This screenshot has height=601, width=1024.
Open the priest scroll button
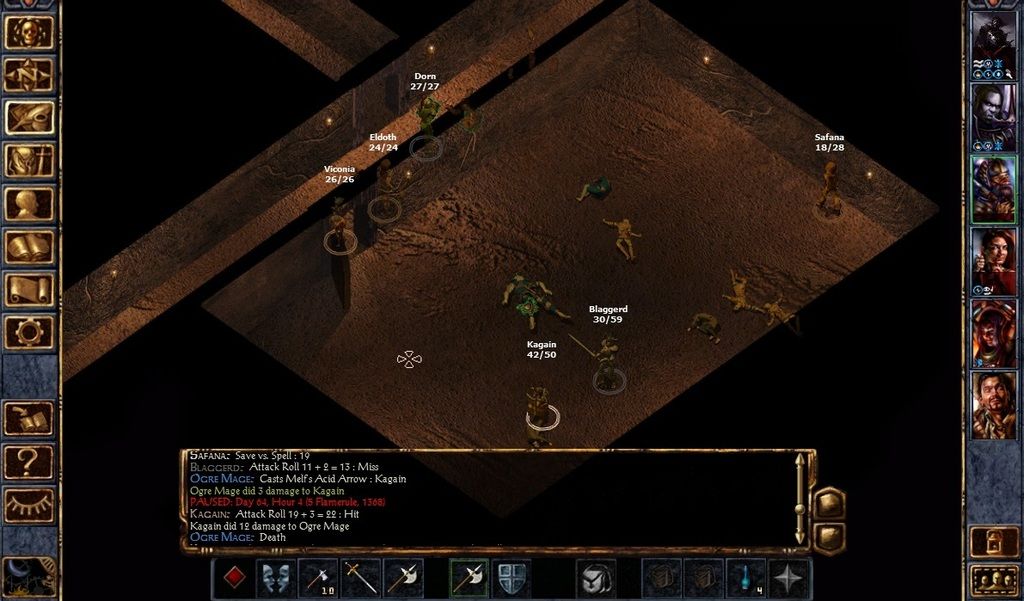[x=29, y=290]
